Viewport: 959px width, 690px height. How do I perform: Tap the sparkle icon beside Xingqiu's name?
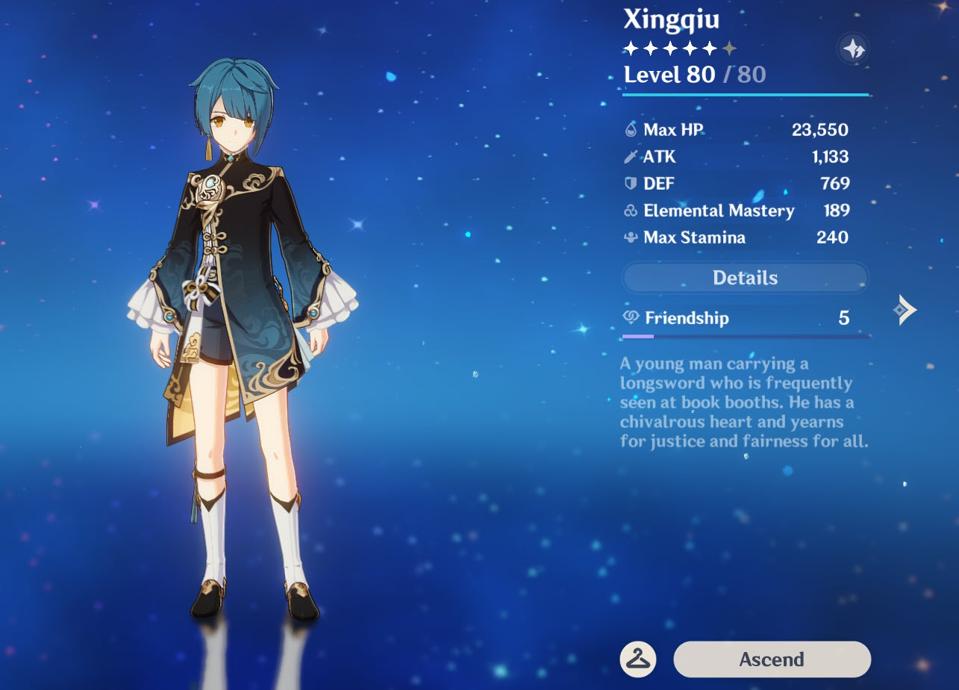[x=852, y=48]
